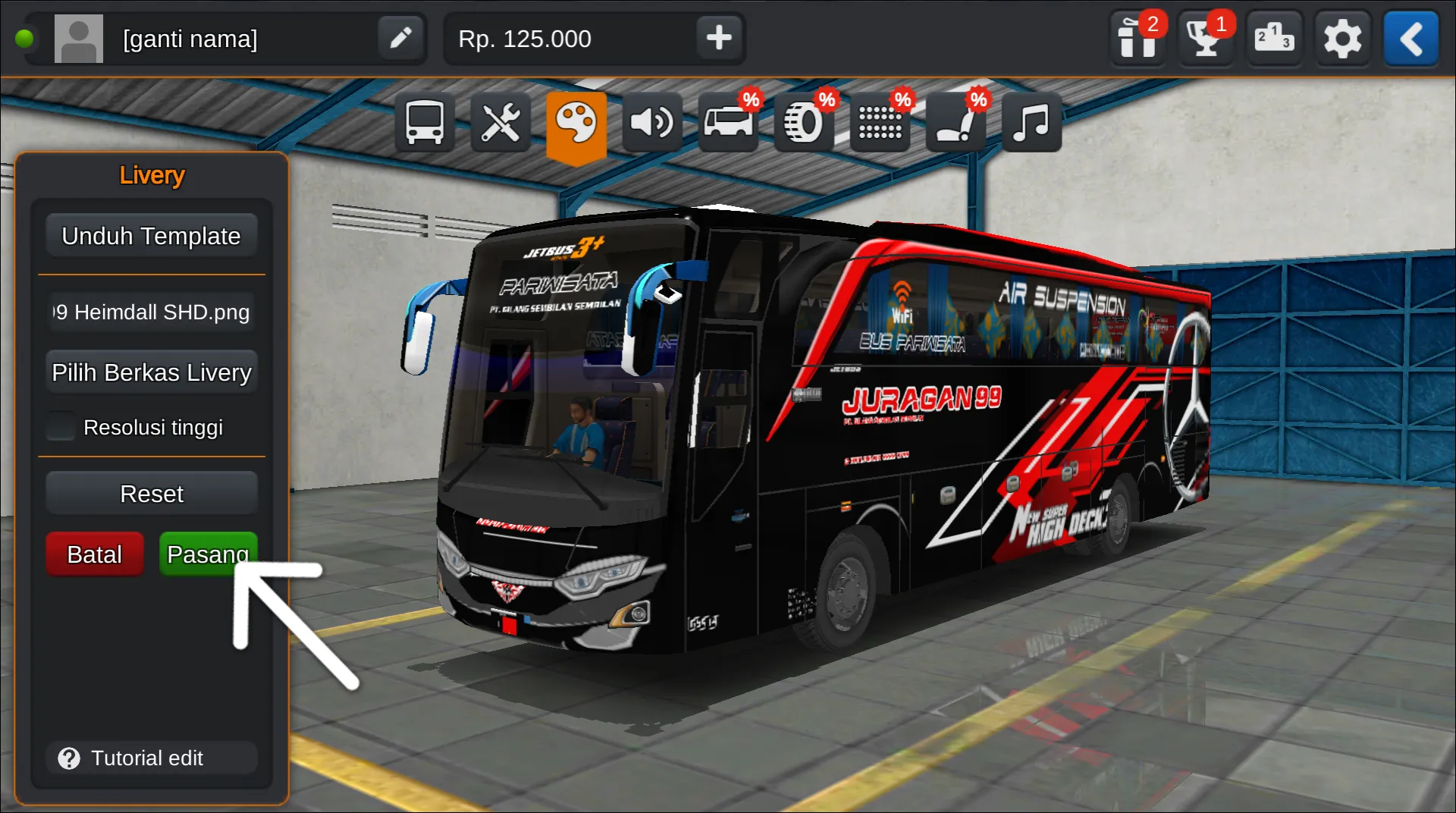Open the gear settings

click(x=1342, y=38)
